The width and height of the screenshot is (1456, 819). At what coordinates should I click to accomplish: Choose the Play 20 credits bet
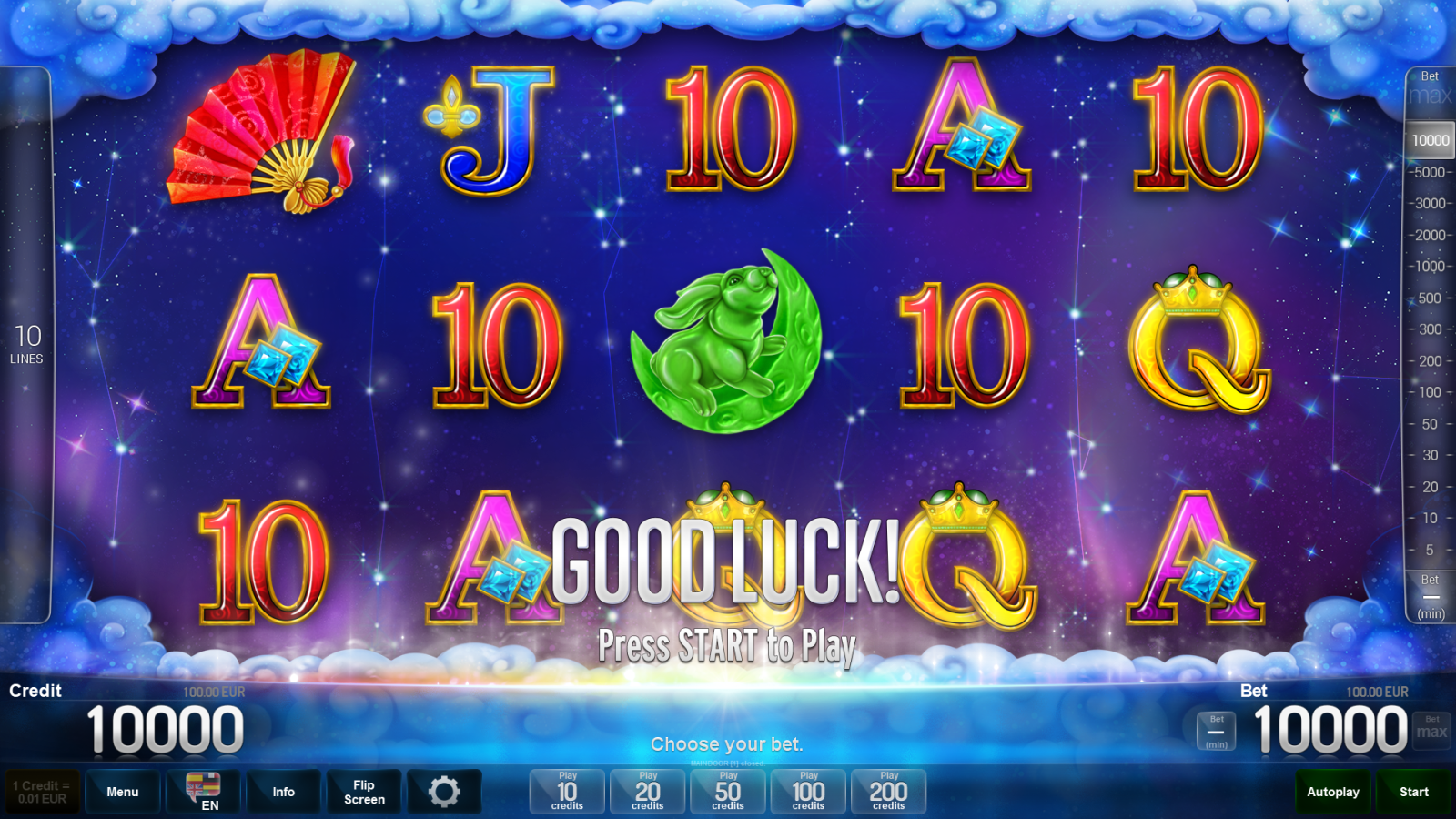point(646,792)
